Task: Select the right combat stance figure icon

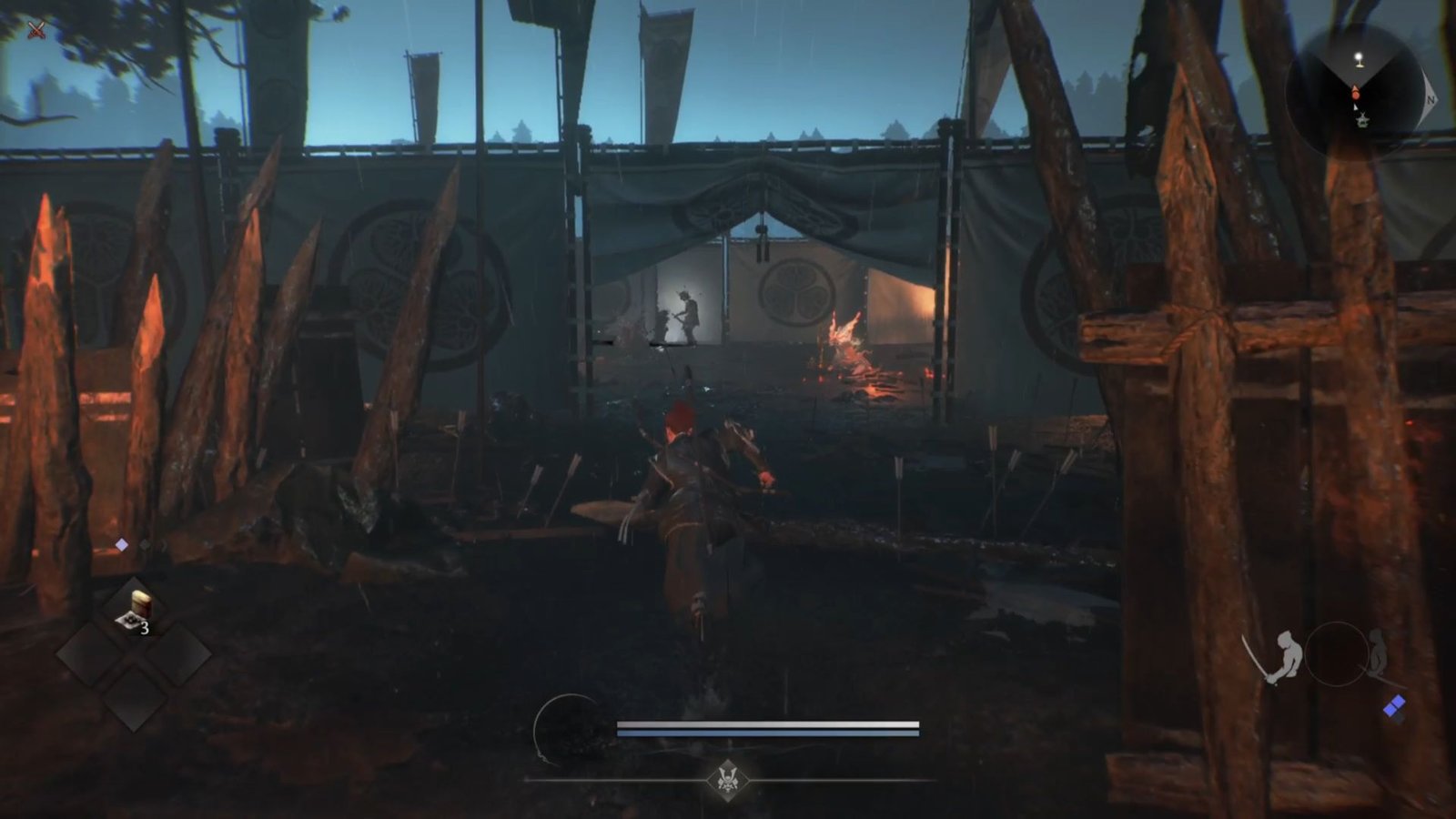Action: [x=1378, y=652]
